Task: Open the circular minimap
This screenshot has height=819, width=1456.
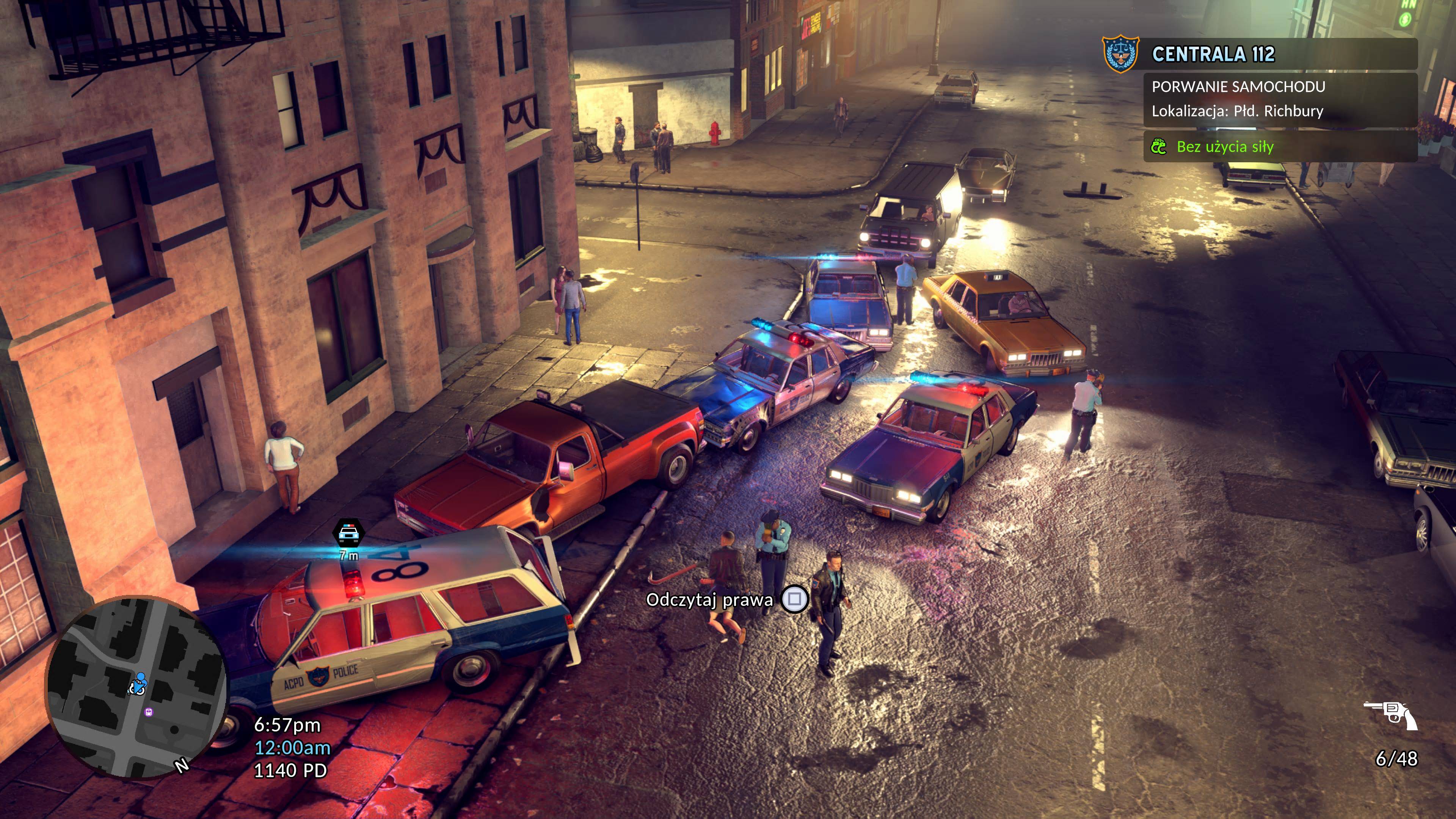Action: [x=137, y=687]
